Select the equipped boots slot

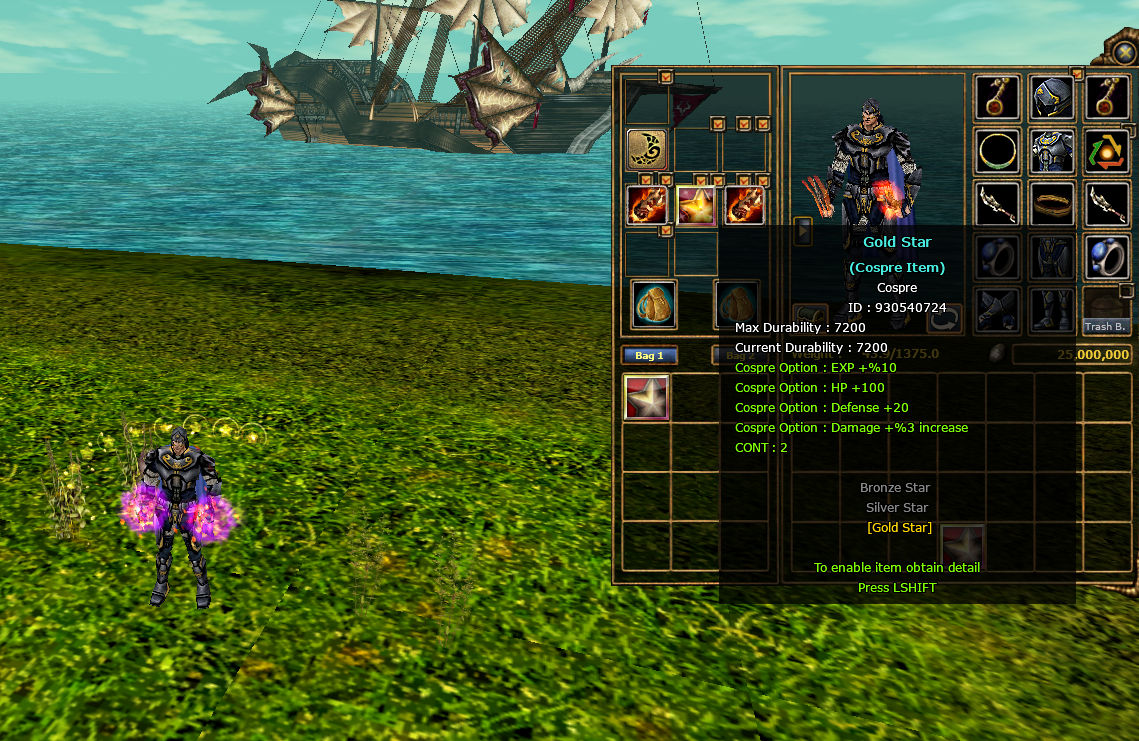[x=1052, y=311]
